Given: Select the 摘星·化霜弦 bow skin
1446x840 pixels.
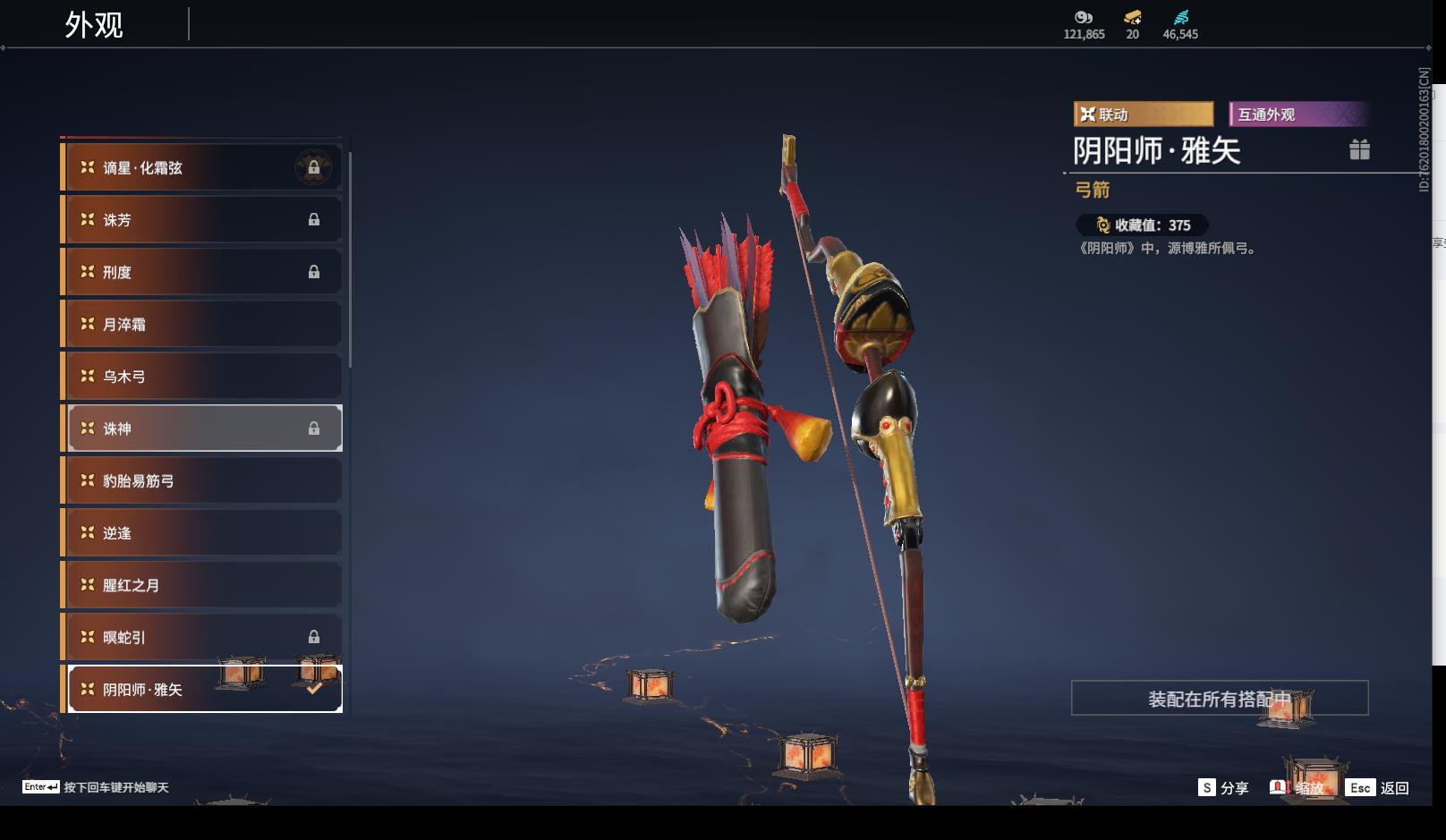Looking at the screenshot, I should [x=204, y=167].
